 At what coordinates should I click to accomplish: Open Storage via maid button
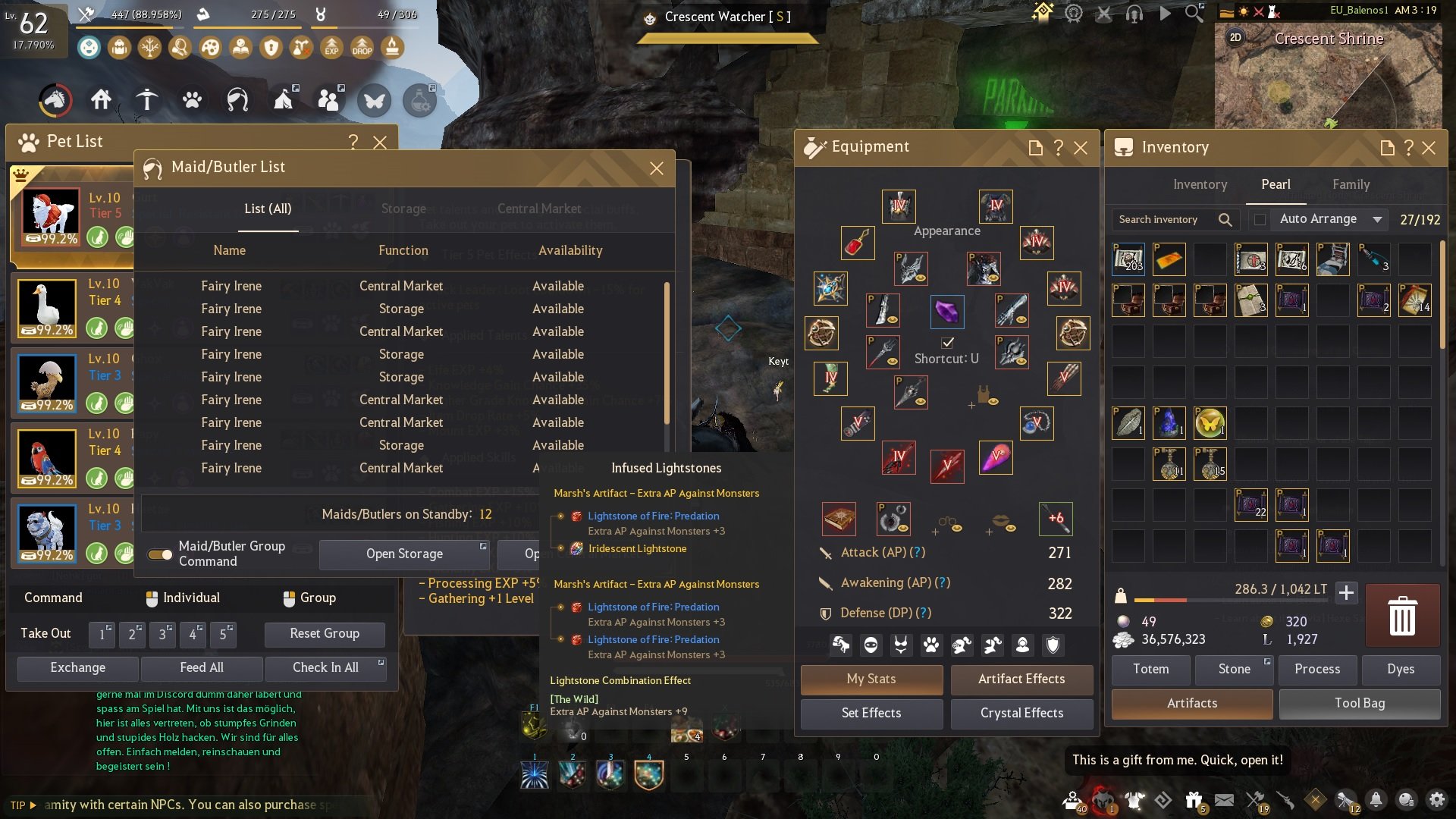click(x=404, y=554)
